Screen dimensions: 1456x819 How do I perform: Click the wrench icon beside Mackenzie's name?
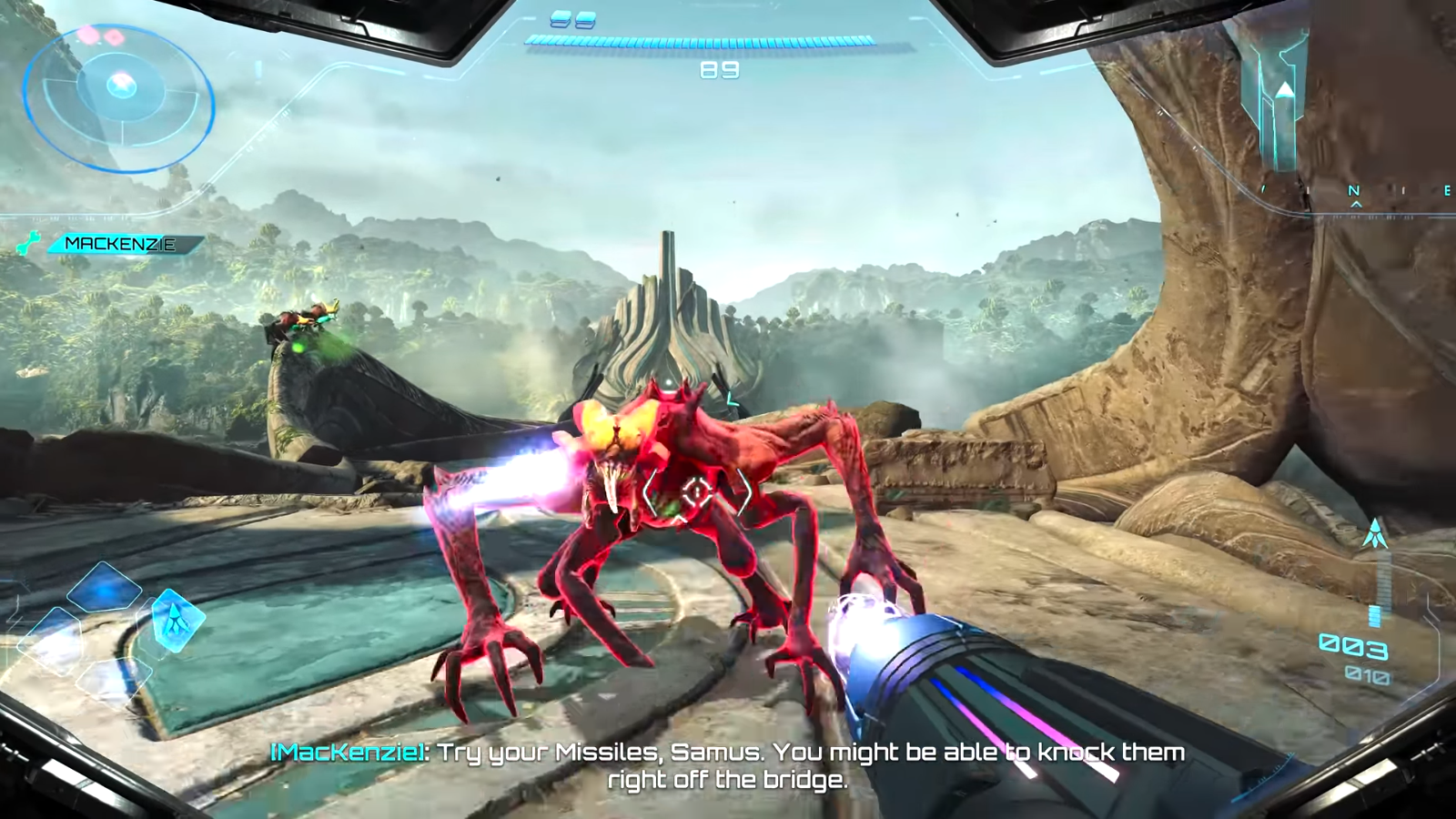tap(28, 243)
